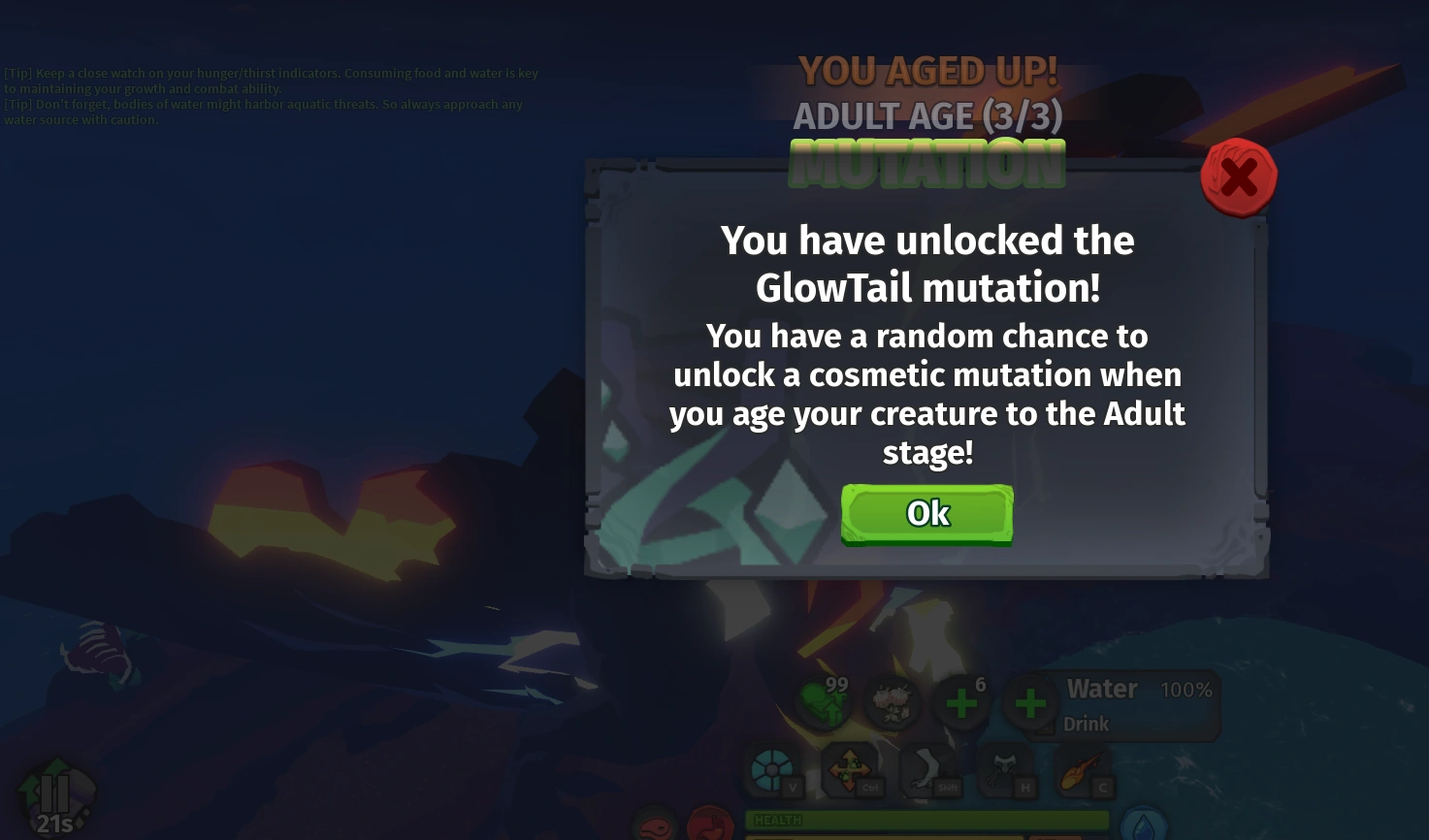
Task: Click the blue water droplet icon
Action: [x=1145, y=825]
